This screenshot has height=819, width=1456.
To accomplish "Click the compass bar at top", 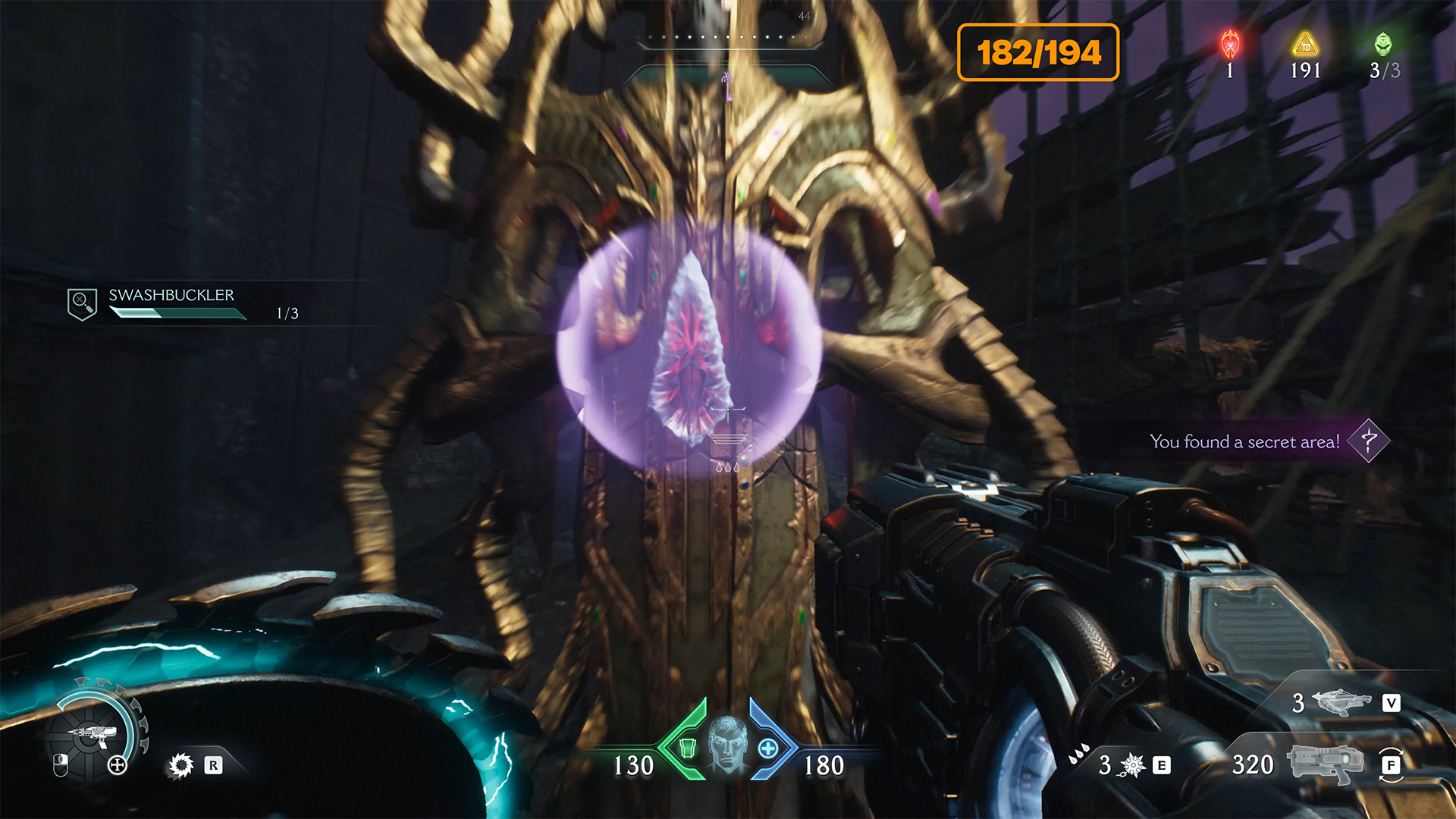I will 727,38.
